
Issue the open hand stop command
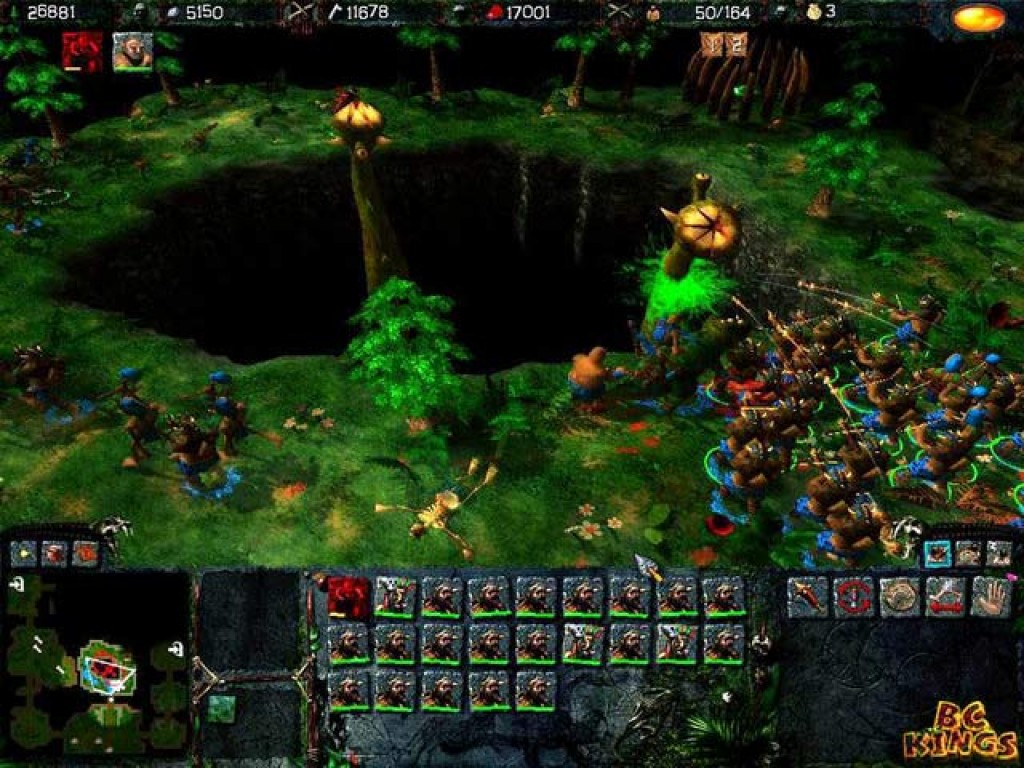click(x=990, y=597)
